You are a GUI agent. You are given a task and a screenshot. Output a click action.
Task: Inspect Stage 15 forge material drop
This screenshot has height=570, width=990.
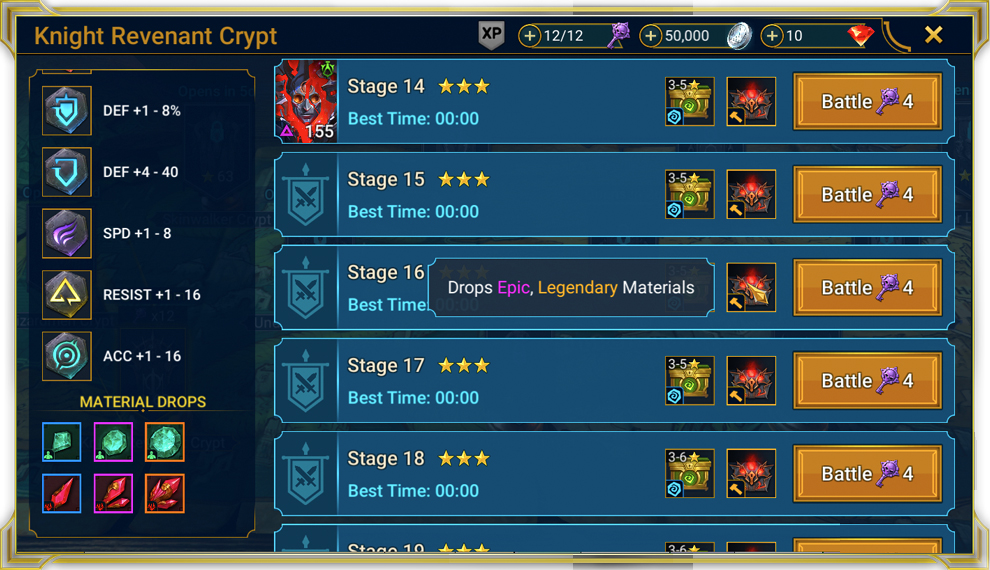point(751,194)
